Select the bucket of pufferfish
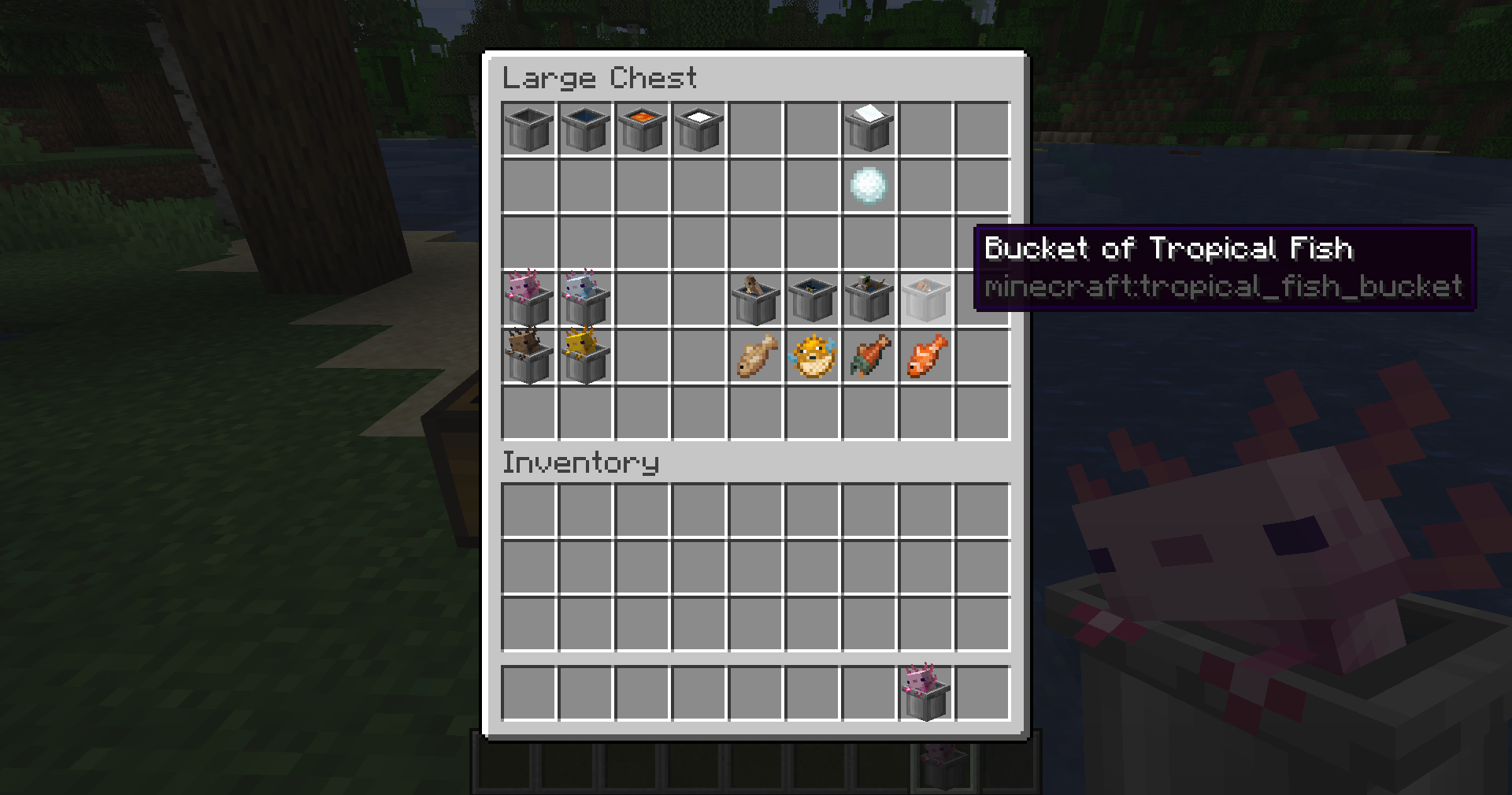 coord(813,299)
